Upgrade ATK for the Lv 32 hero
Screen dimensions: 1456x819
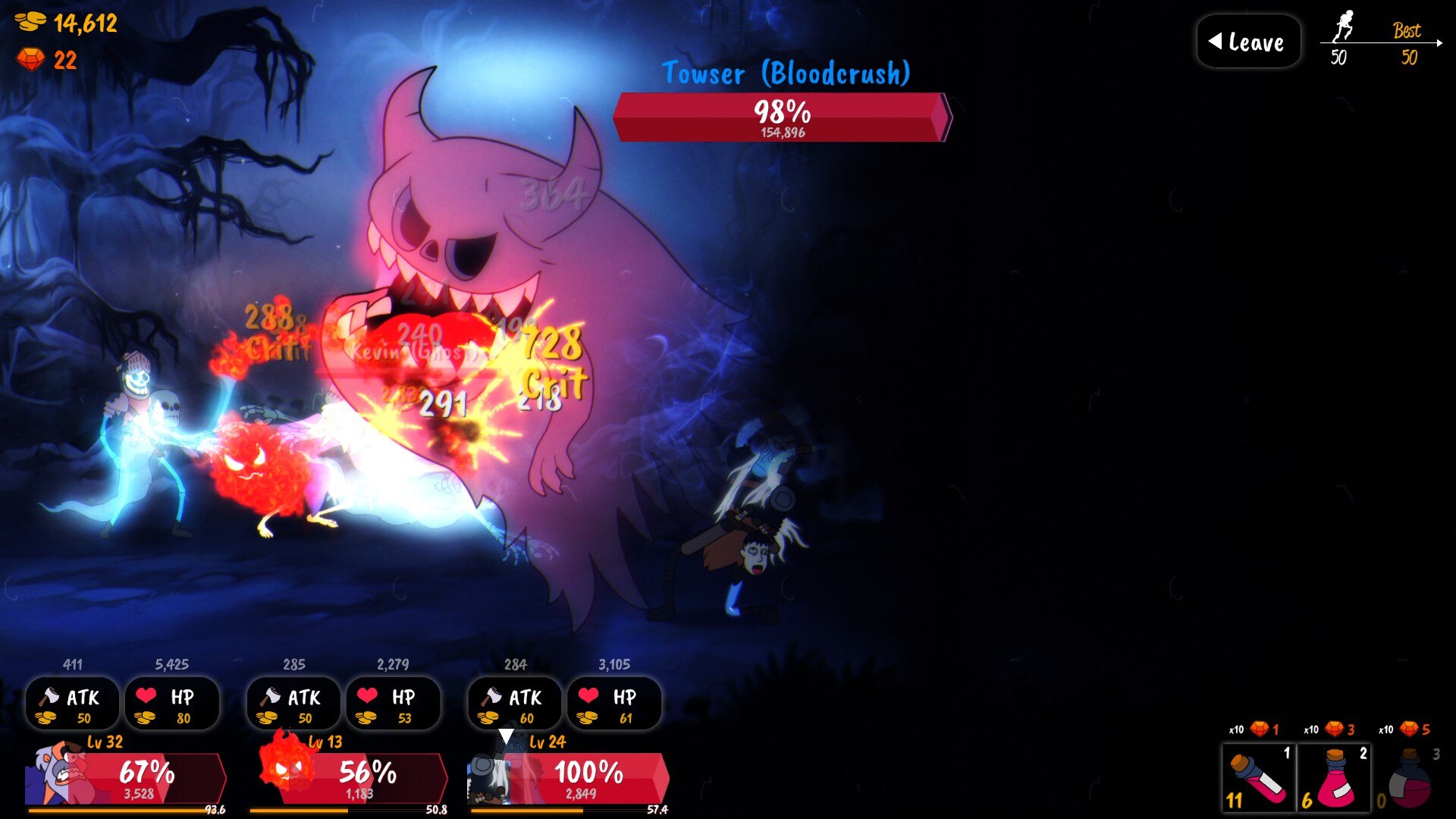click(x=72, y=704)
